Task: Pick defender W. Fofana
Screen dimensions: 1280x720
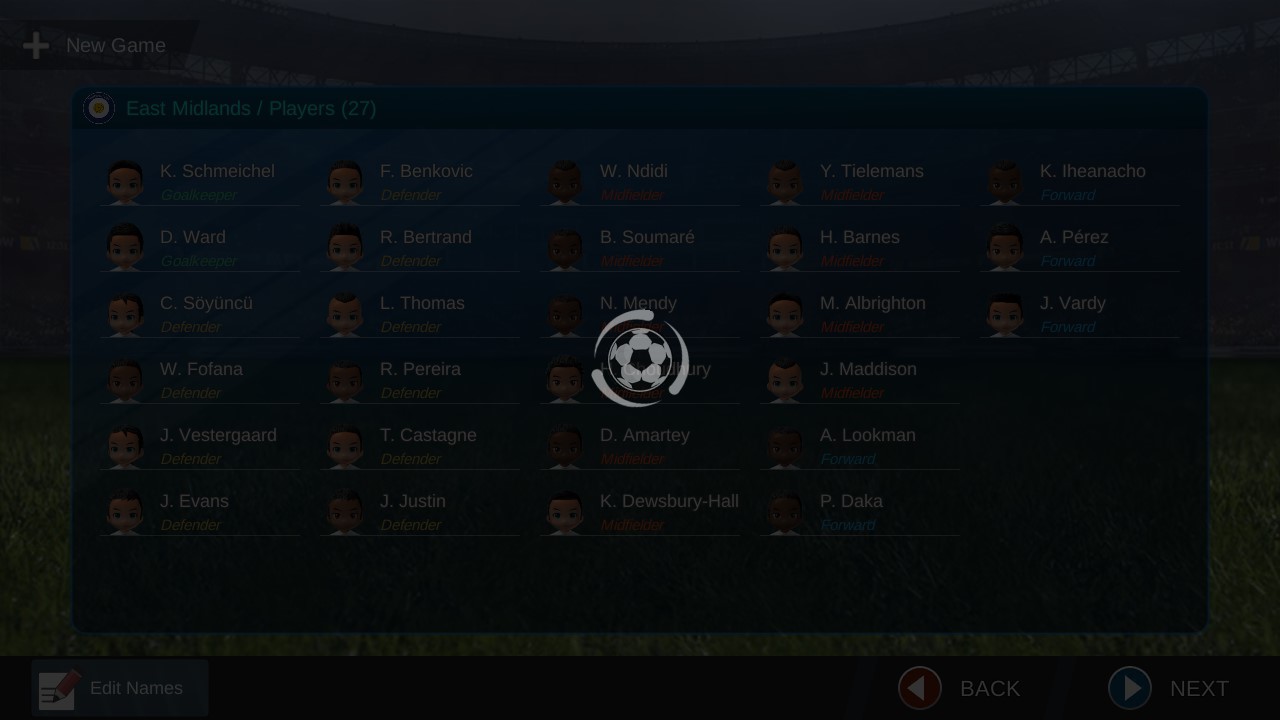Action: (200, 380)
